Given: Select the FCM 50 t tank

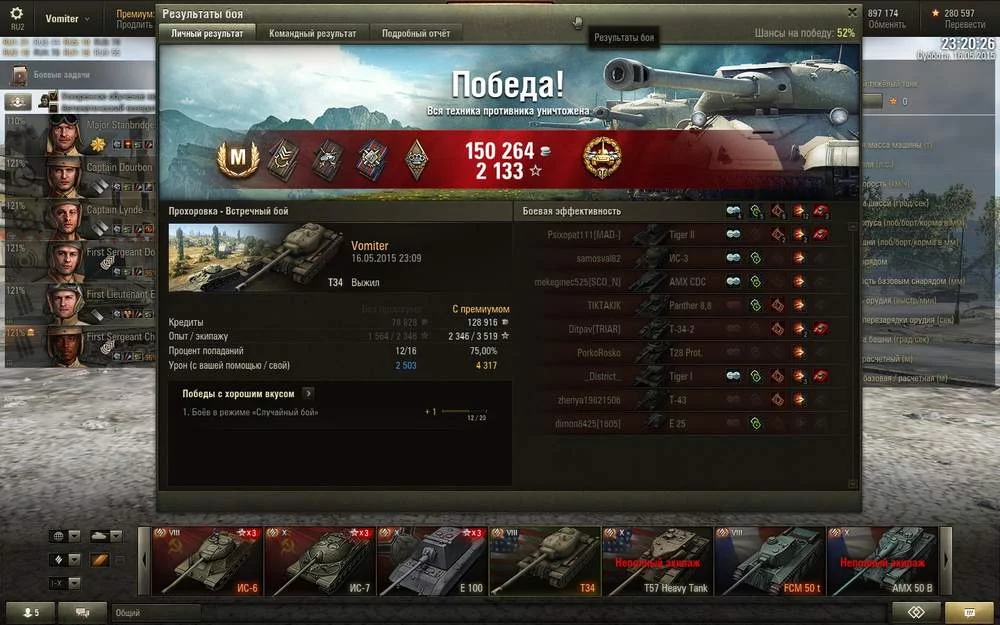Looking at the screenshot, I should pos(769,561).
